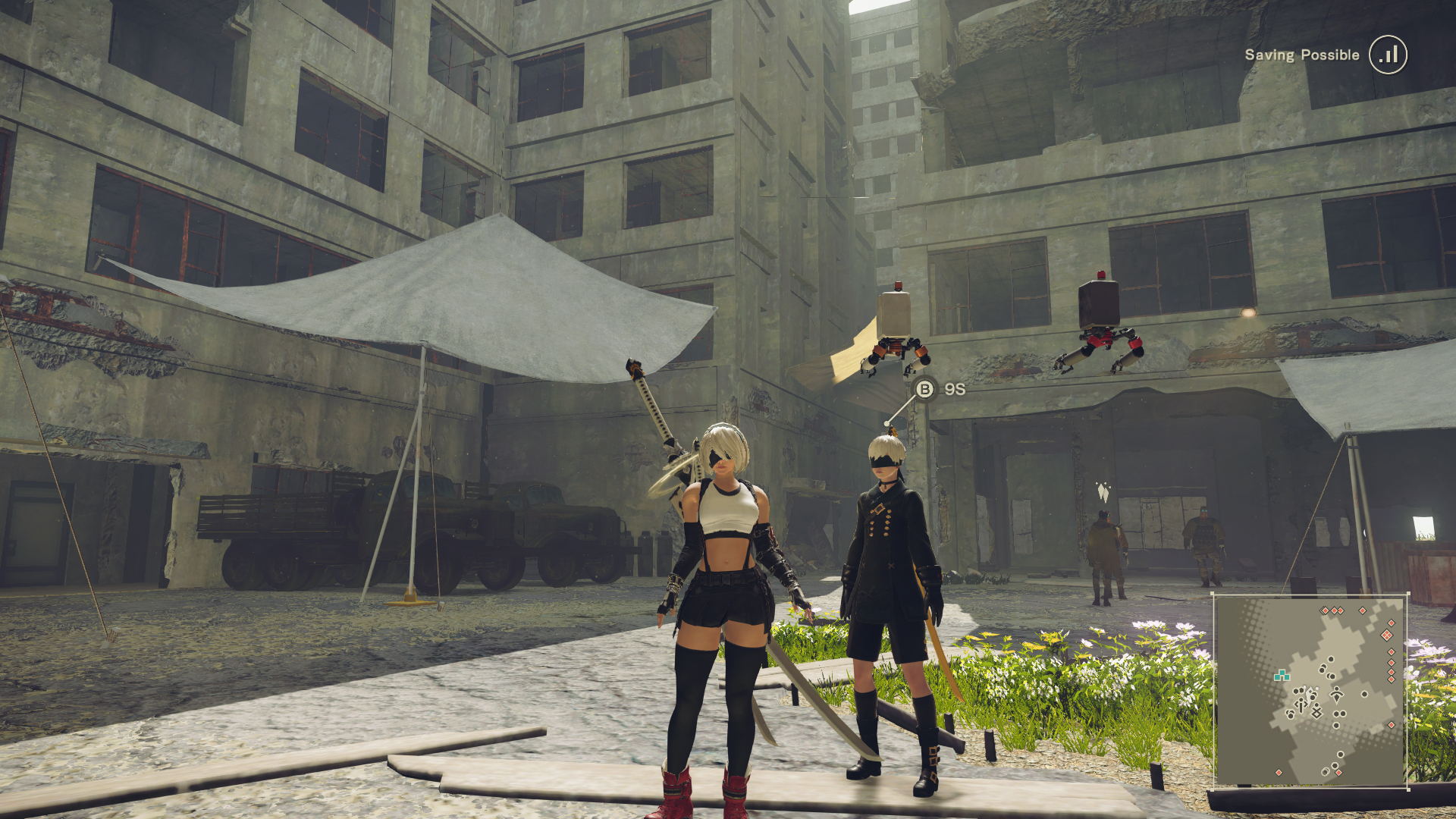Screen dimensions: 1456x819
Task: Select the teal marker on the minimap
Action: click(x=1282, y=675)
